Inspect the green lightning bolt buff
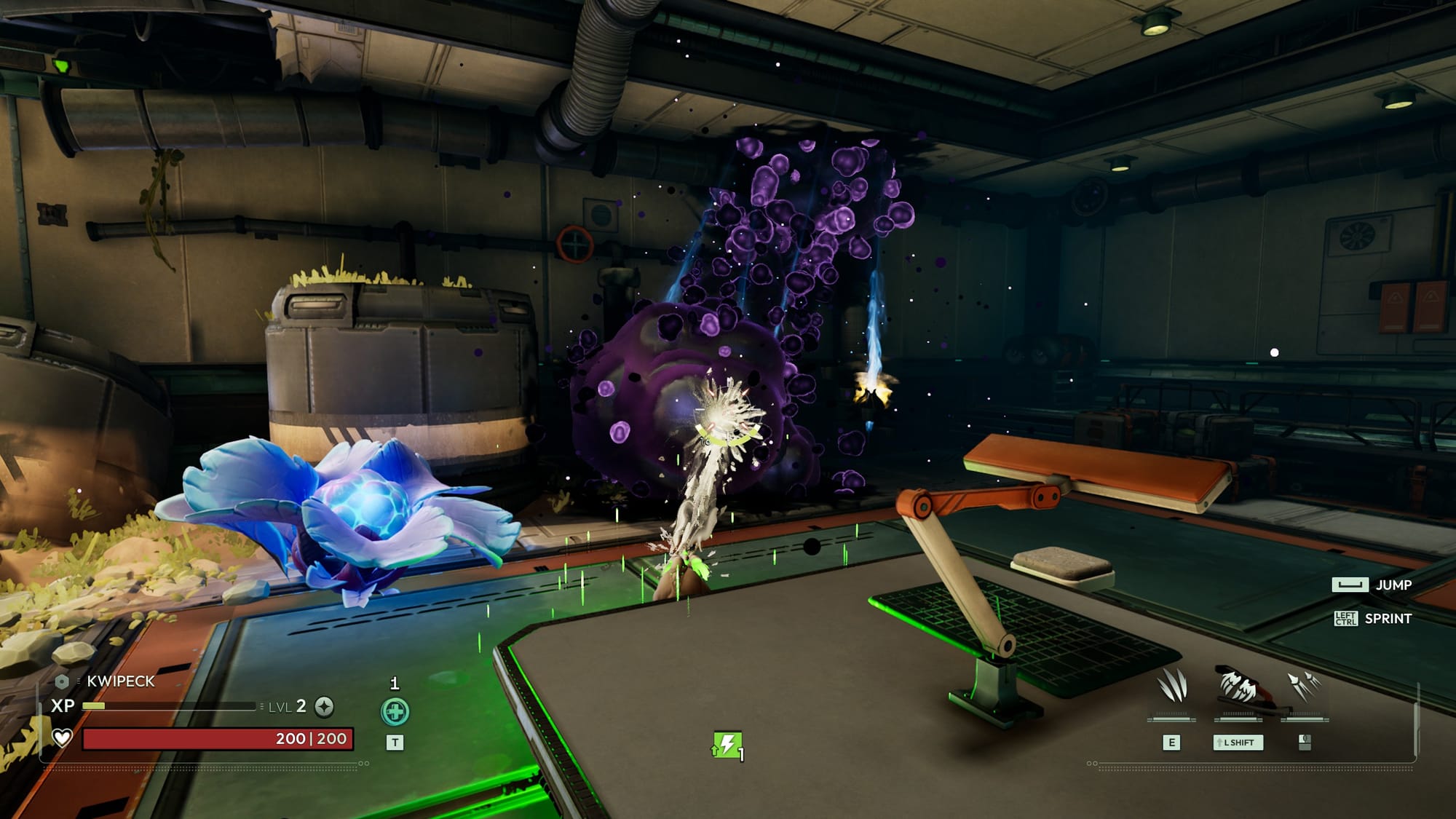Image resolution: width=1456 pixels, height=819 pixels. pos(727,745)
